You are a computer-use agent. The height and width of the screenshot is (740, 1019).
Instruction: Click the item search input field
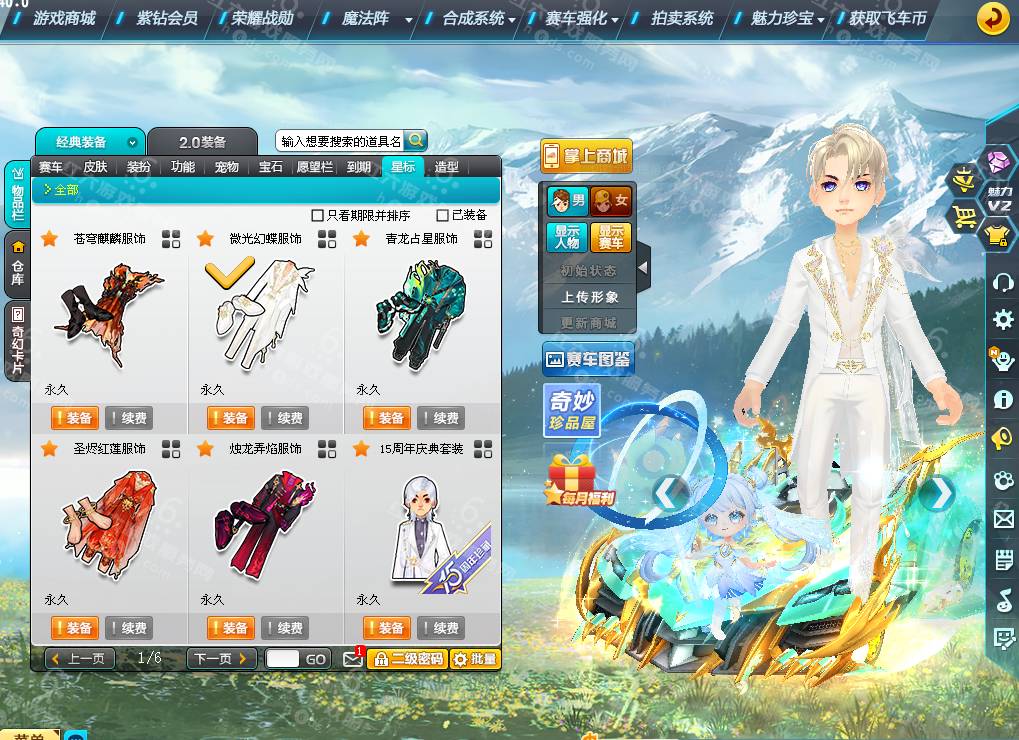(340, 141)
